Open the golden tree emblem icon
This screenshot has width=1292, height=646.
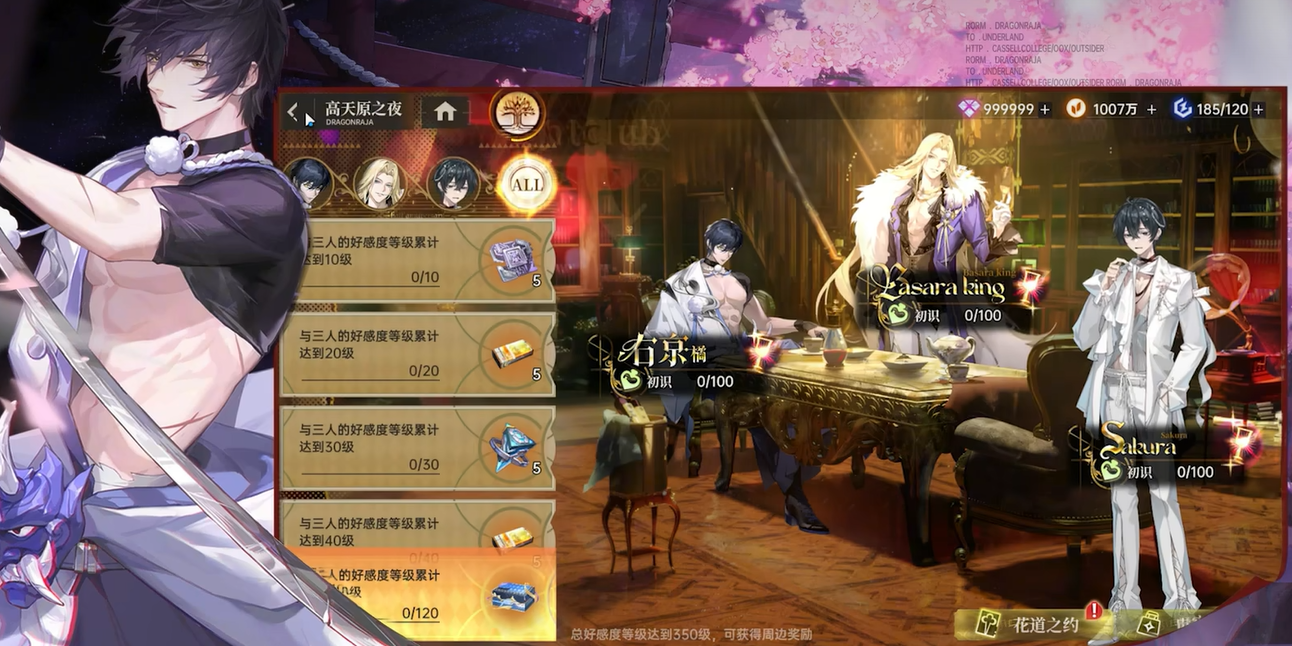[517, 113]
